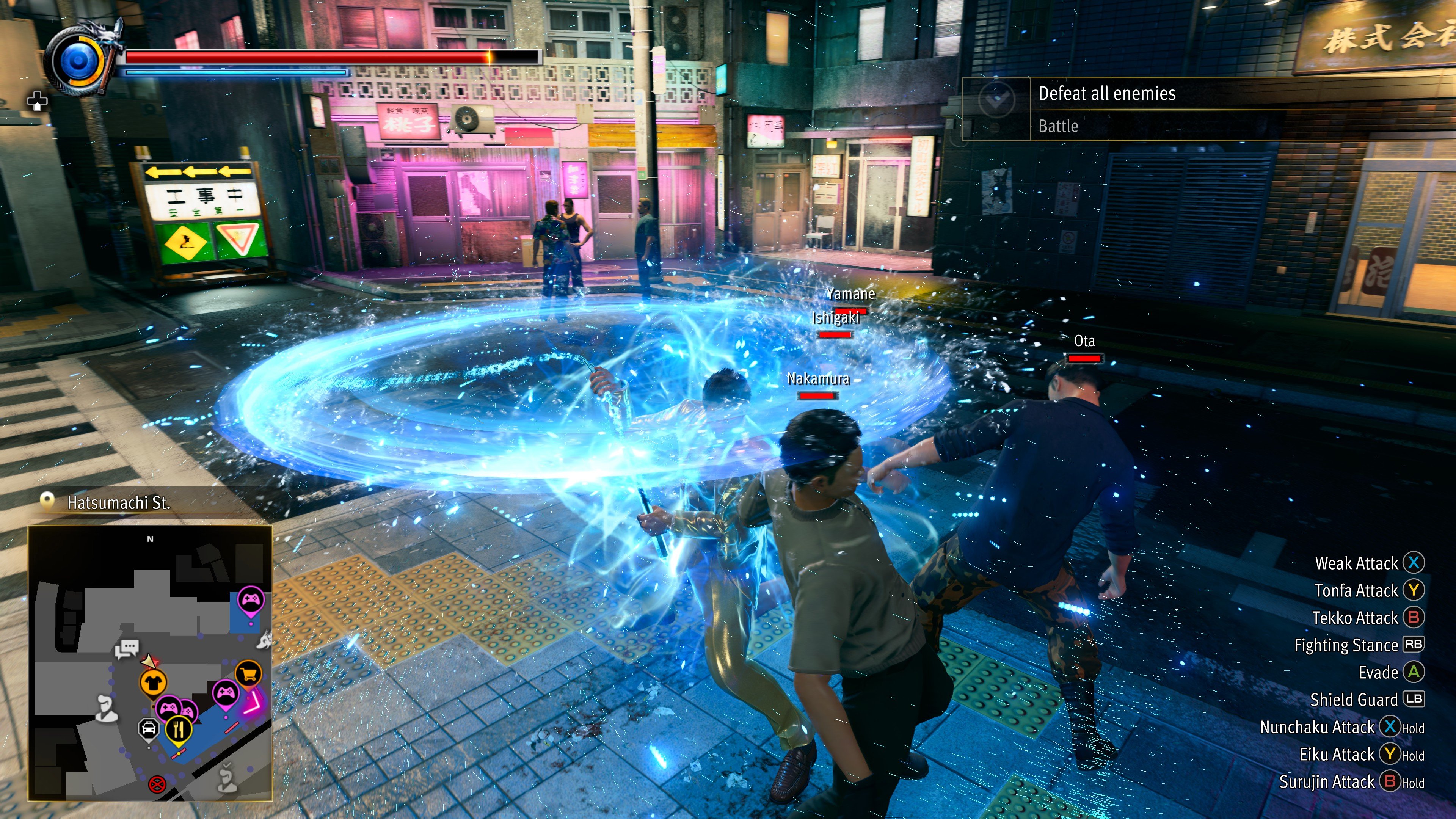Viewport: 1456px width, 819px height.
Task: Open the speech bubble marker on the minimap
Action: coord(127,648)
